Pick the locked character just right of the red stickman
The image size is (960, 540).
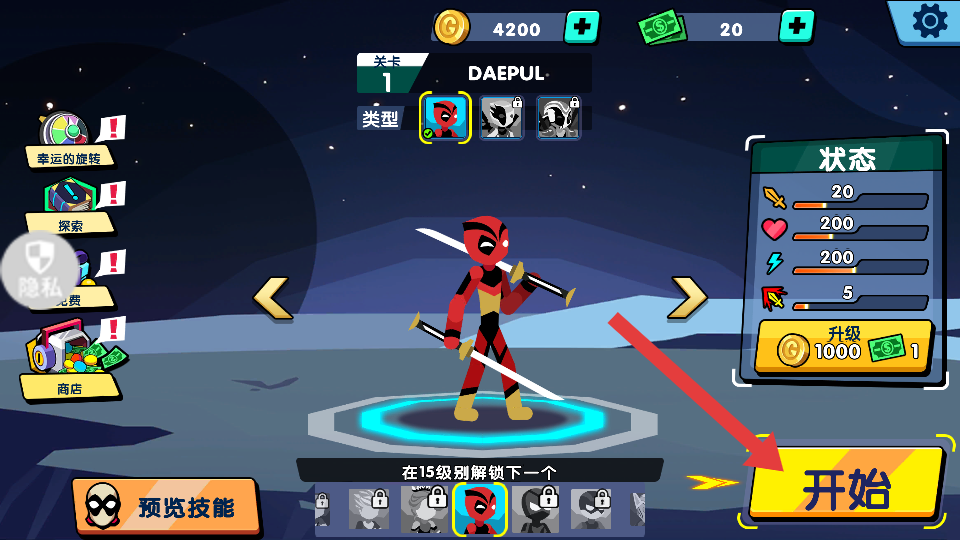536,509
